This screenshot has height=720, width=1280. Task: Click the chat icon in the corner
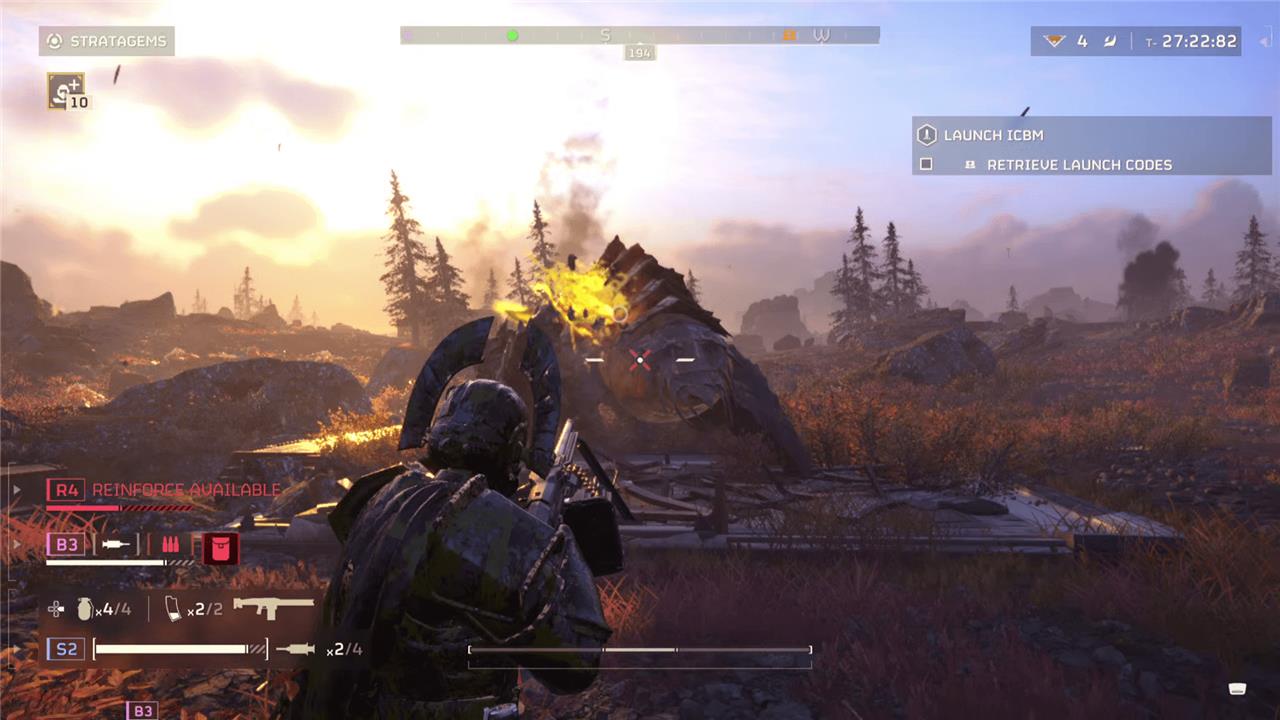pyautogui.click(x=1237, y=688)
